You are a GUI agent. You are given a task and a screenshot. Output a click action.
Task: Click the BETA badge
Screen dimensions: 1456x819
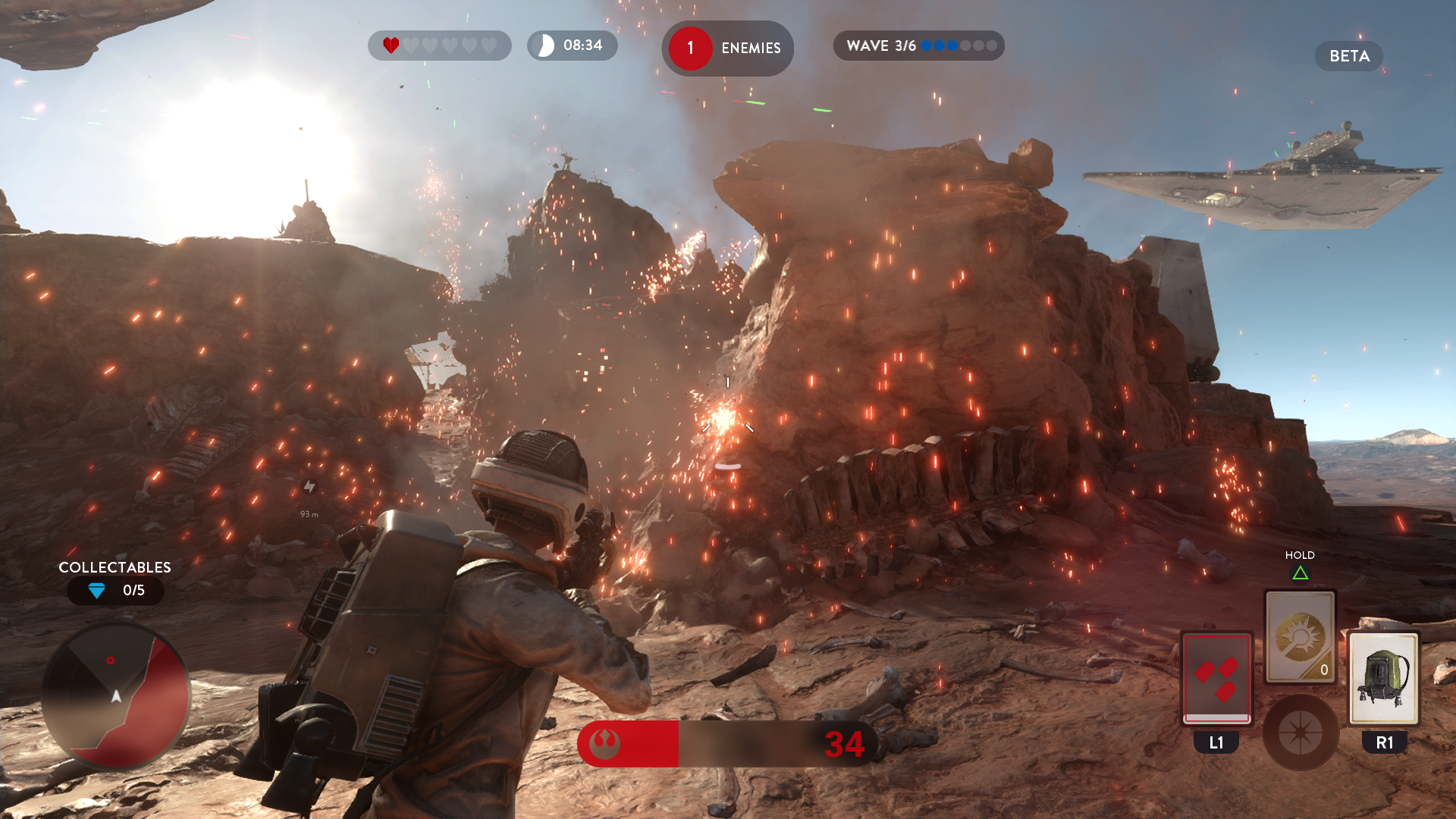[1348, 56]
